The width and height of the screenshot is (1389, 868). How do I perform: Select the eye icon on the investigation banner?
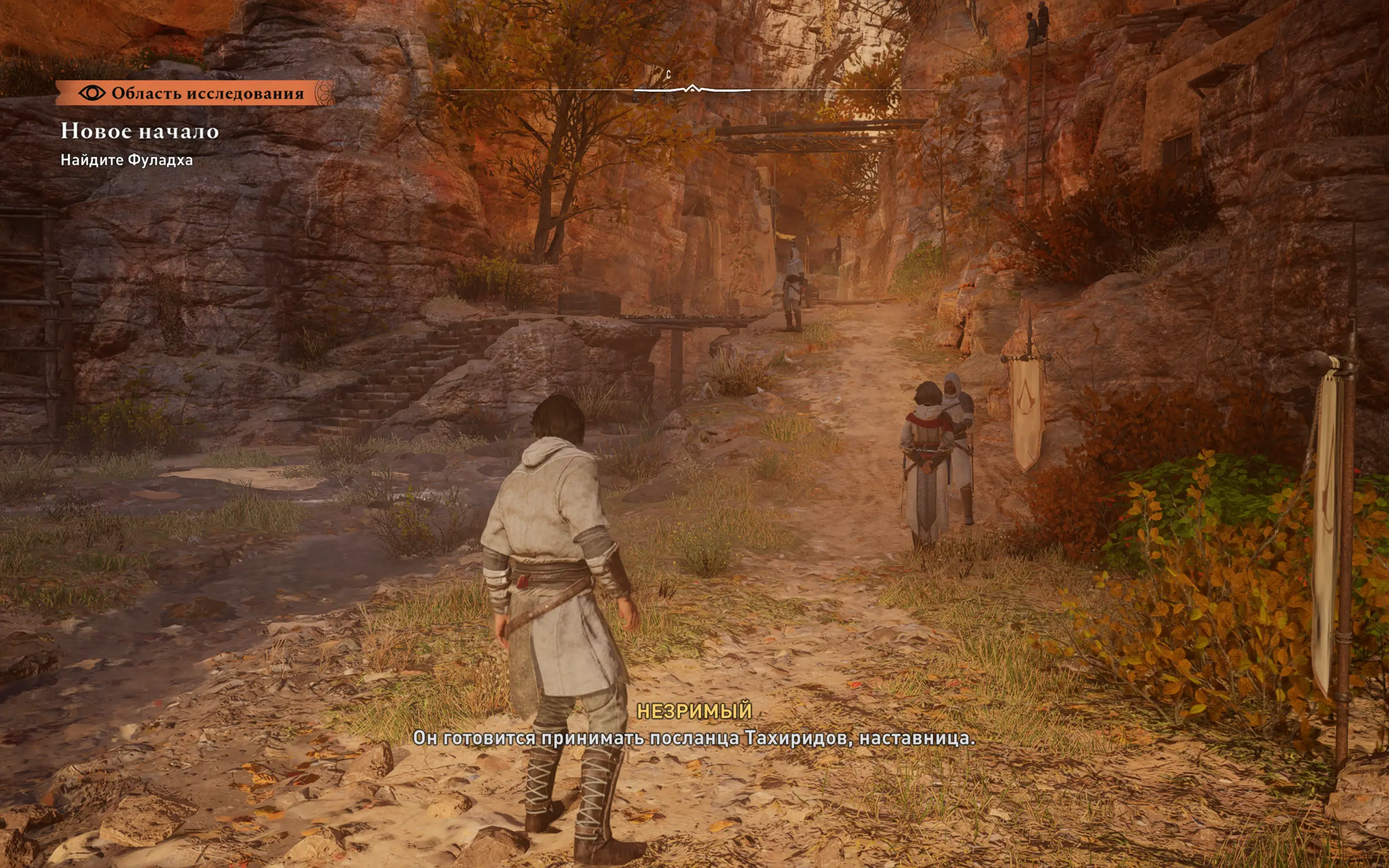coord(92,93)
